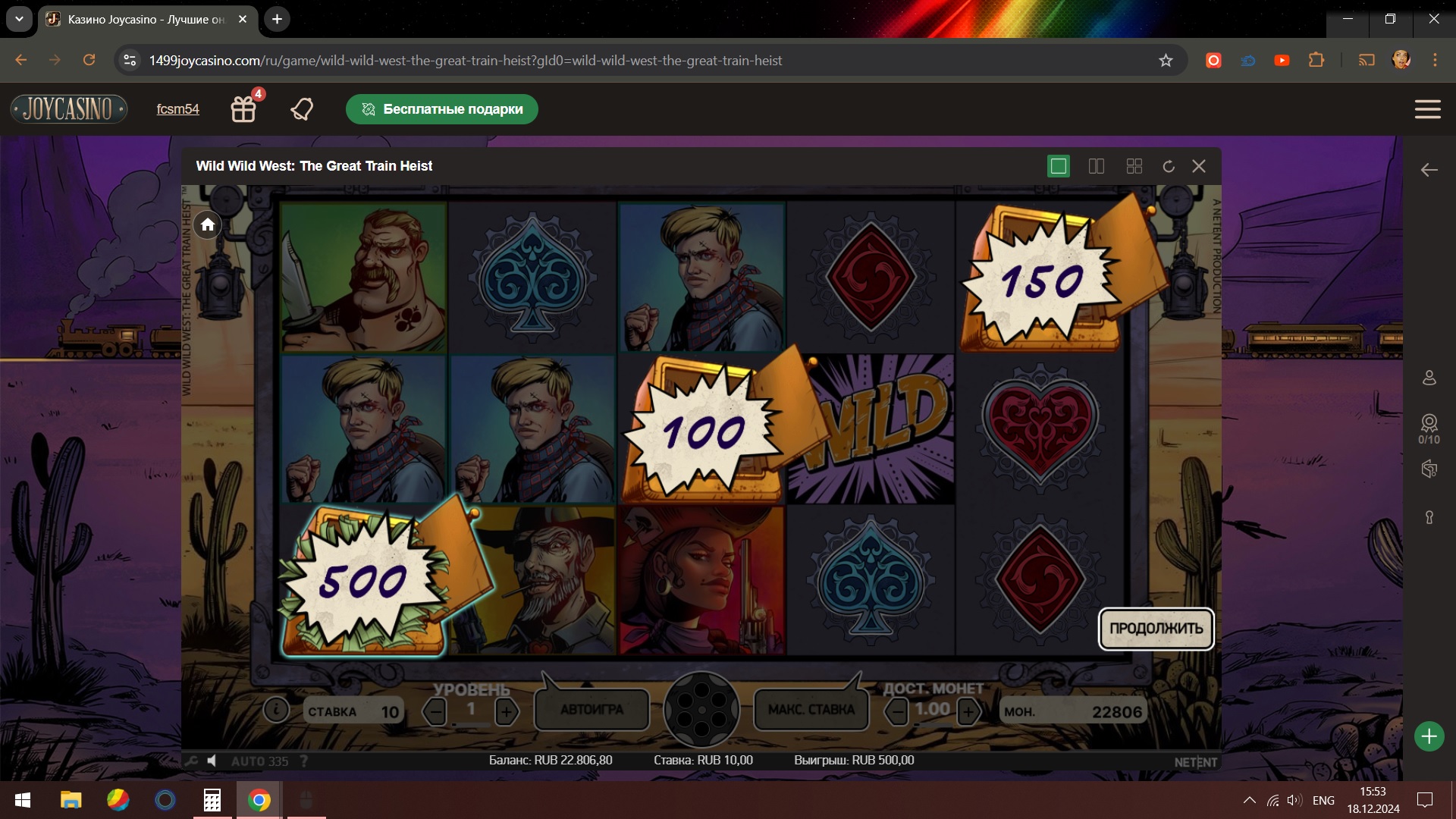Open the gift box notifications
The height and width of the screenshot is (819, 1456).
[x=243, y=109]
